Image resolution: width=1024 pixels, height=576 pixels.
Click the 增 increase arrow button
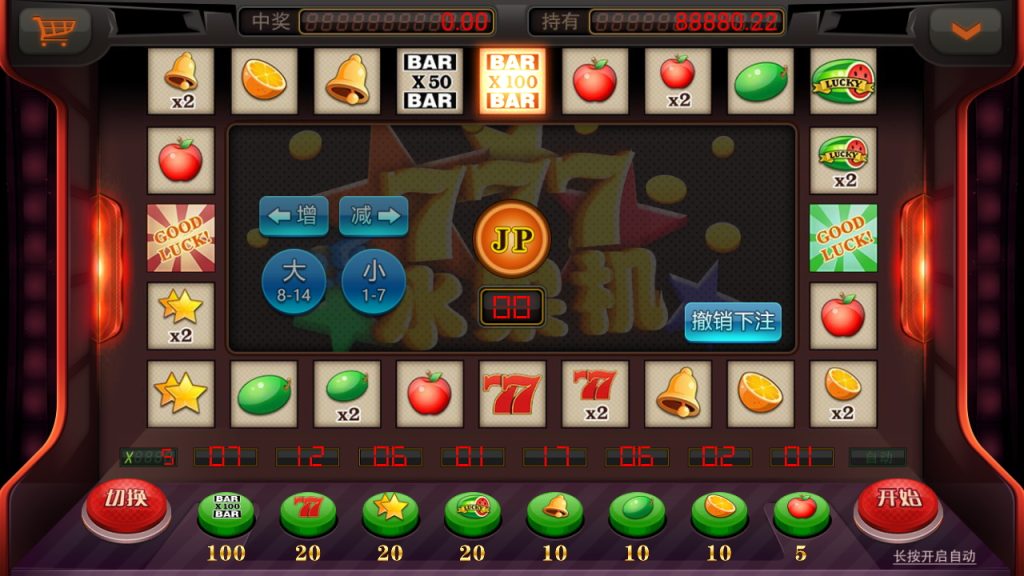pos(294,215)
